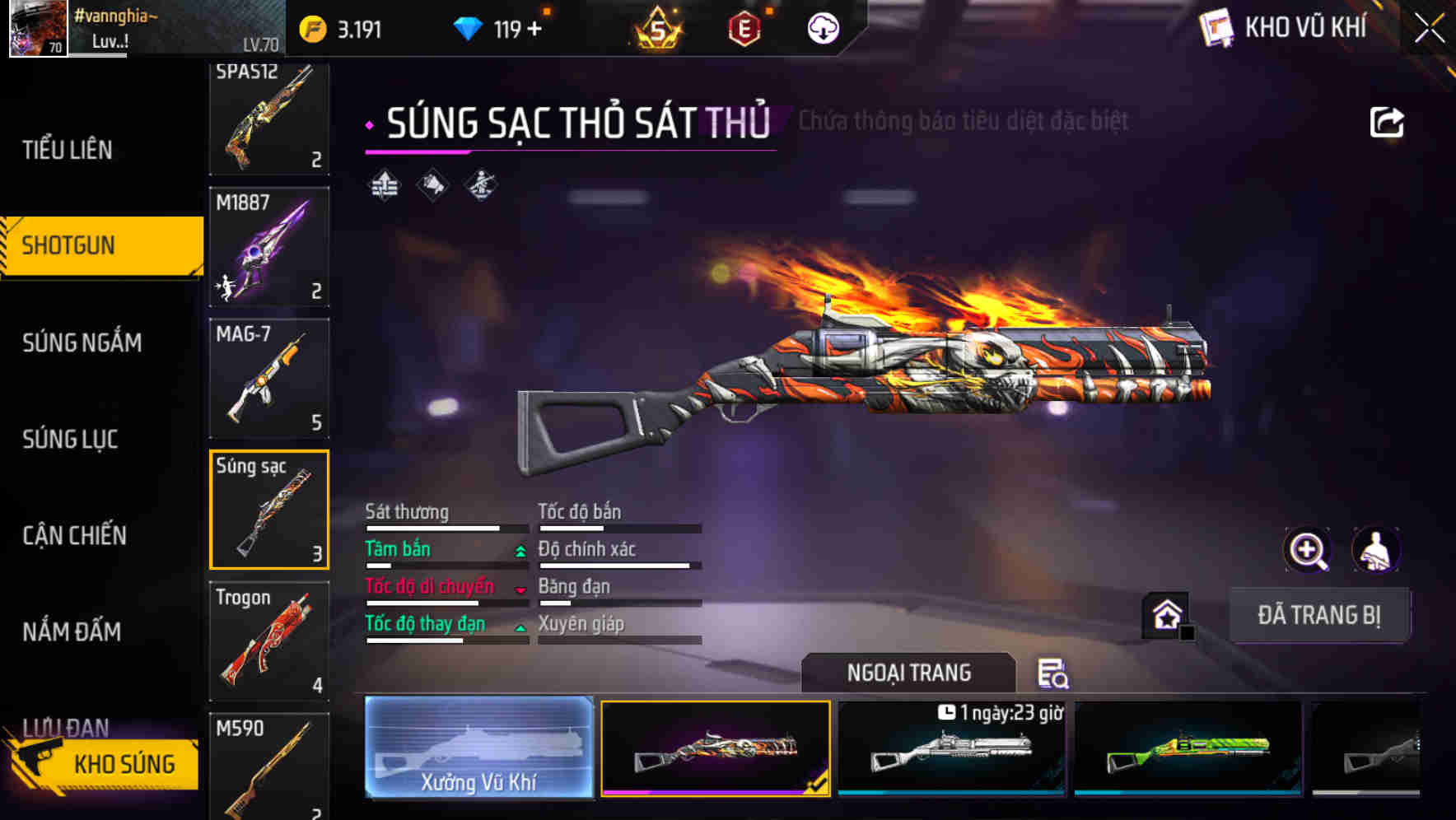This screenshot has height=820, width=1456.
Task: Select the Trogon shotgun in the list
Action: (268, 641)
